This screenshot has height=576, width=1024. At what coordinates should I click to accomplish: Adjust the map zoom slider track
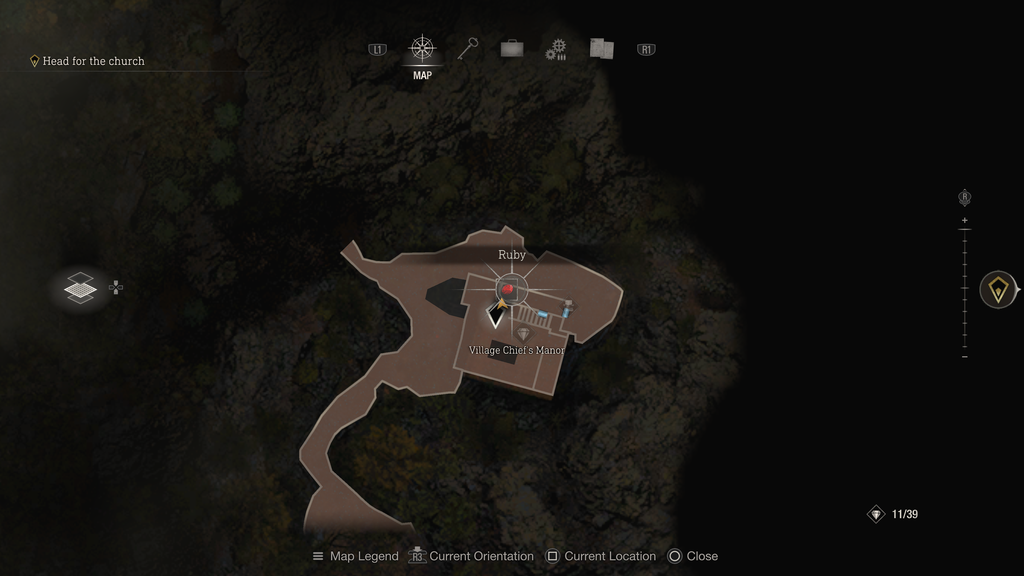[x=964, y=288]
